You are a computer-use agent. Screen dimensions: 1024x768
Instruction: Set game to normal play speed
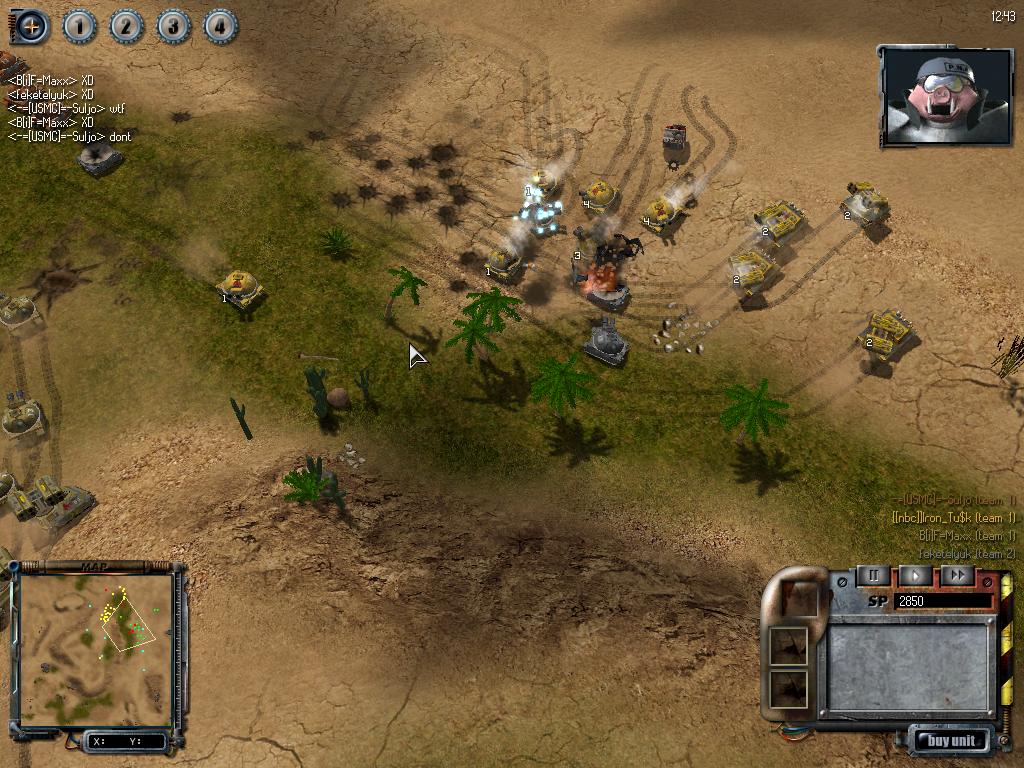click(x=915, y=575)
